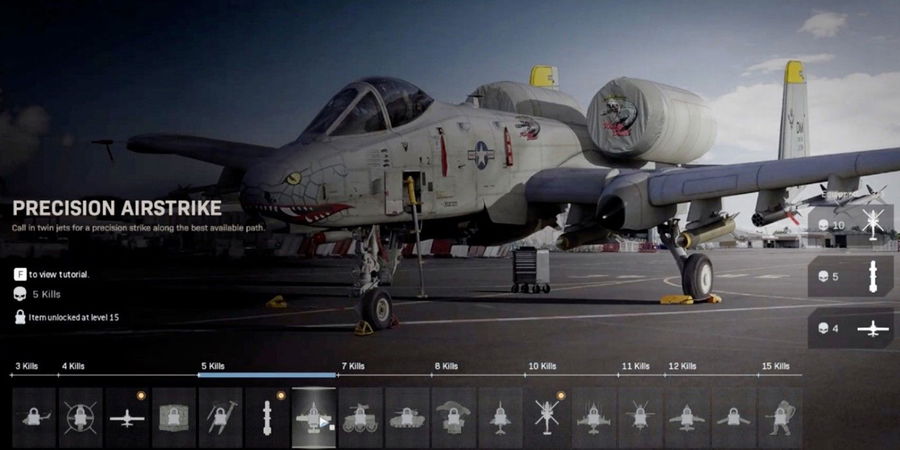
Task: Select the Precision Airstrike killstreak tile
Action: pyautogui.click(x=314, y=417)
